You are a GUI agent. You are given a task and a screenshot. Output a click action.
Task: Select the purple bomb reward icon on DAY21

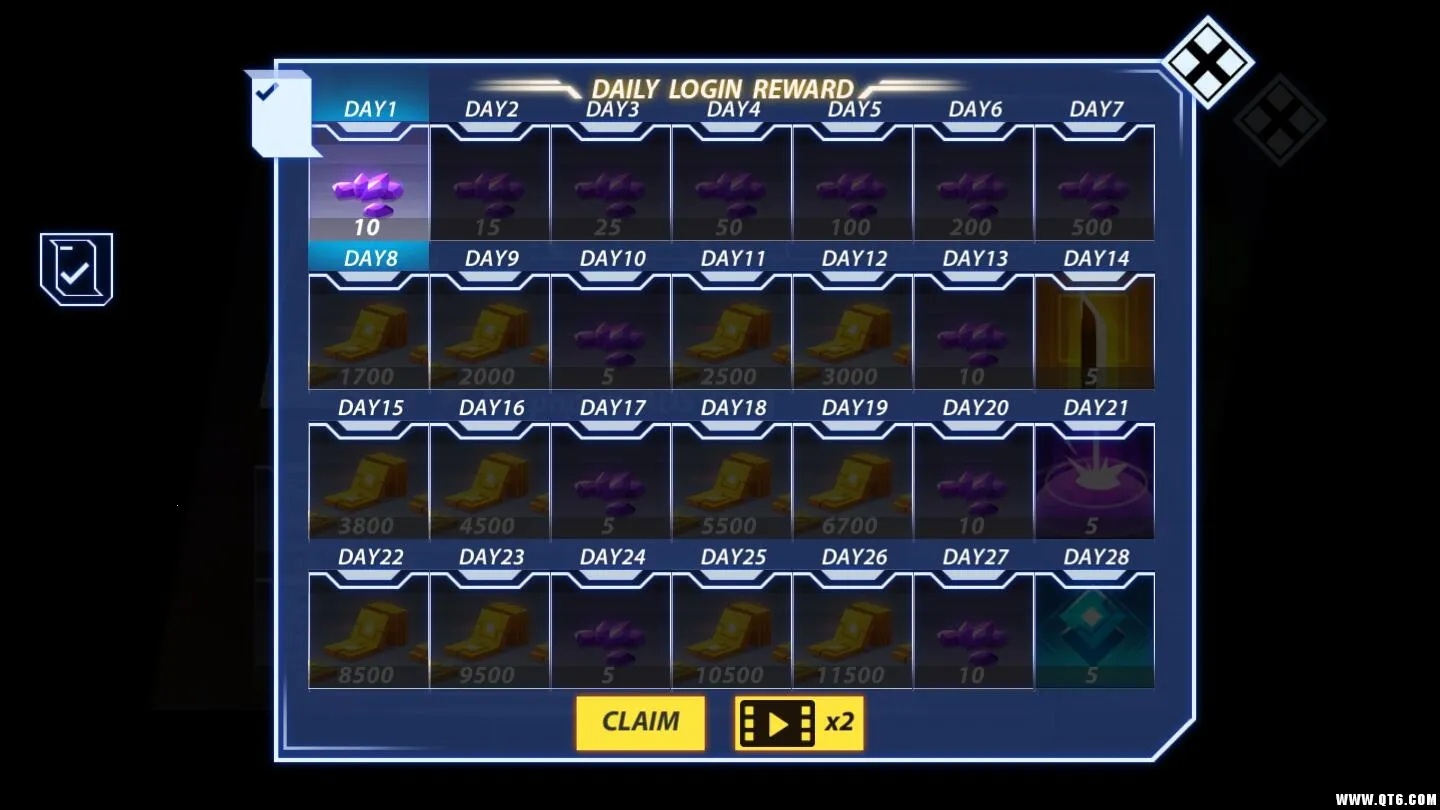1094,482
